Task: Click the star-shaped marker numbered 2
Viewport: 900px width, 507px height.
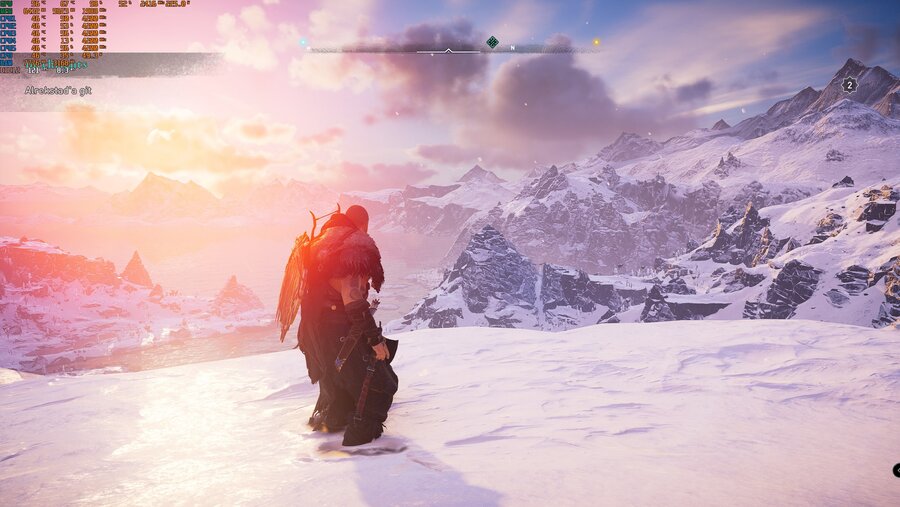Action: coord(849,85)
